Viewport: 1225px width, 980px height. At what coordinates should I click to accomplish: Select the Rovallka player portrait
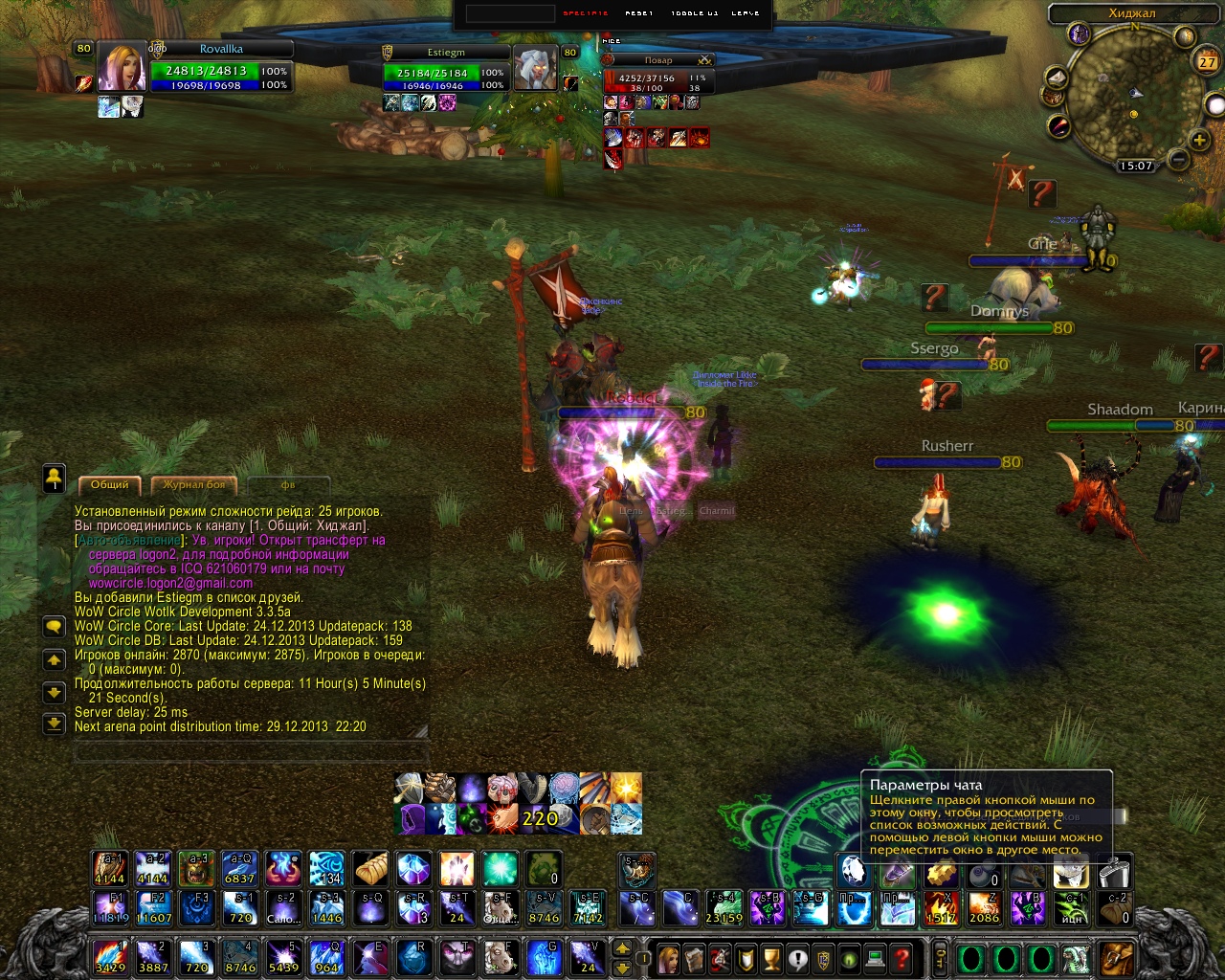(x=122, y=68)
